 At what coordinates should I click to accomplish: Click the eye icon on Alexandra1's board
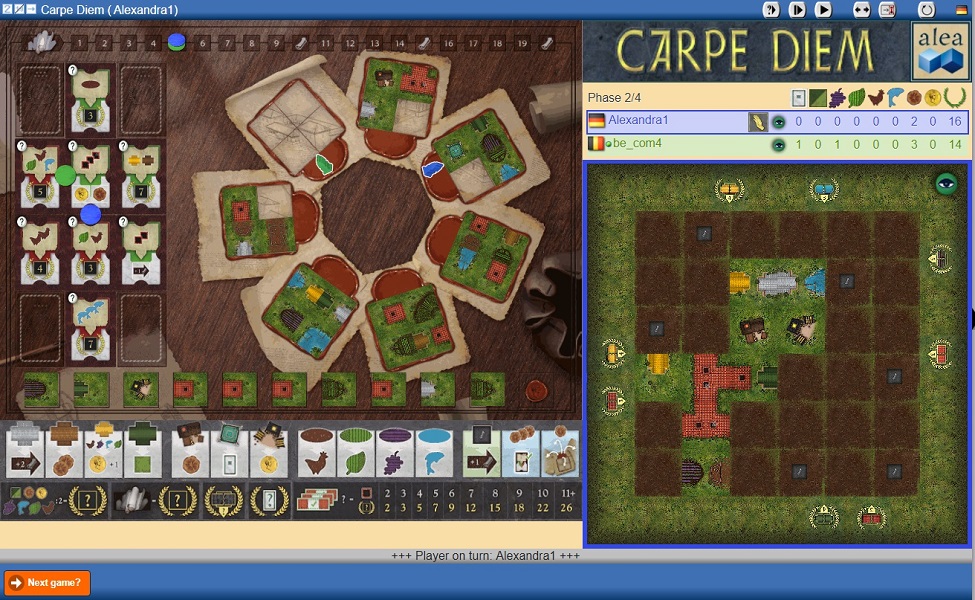[945, 183]
